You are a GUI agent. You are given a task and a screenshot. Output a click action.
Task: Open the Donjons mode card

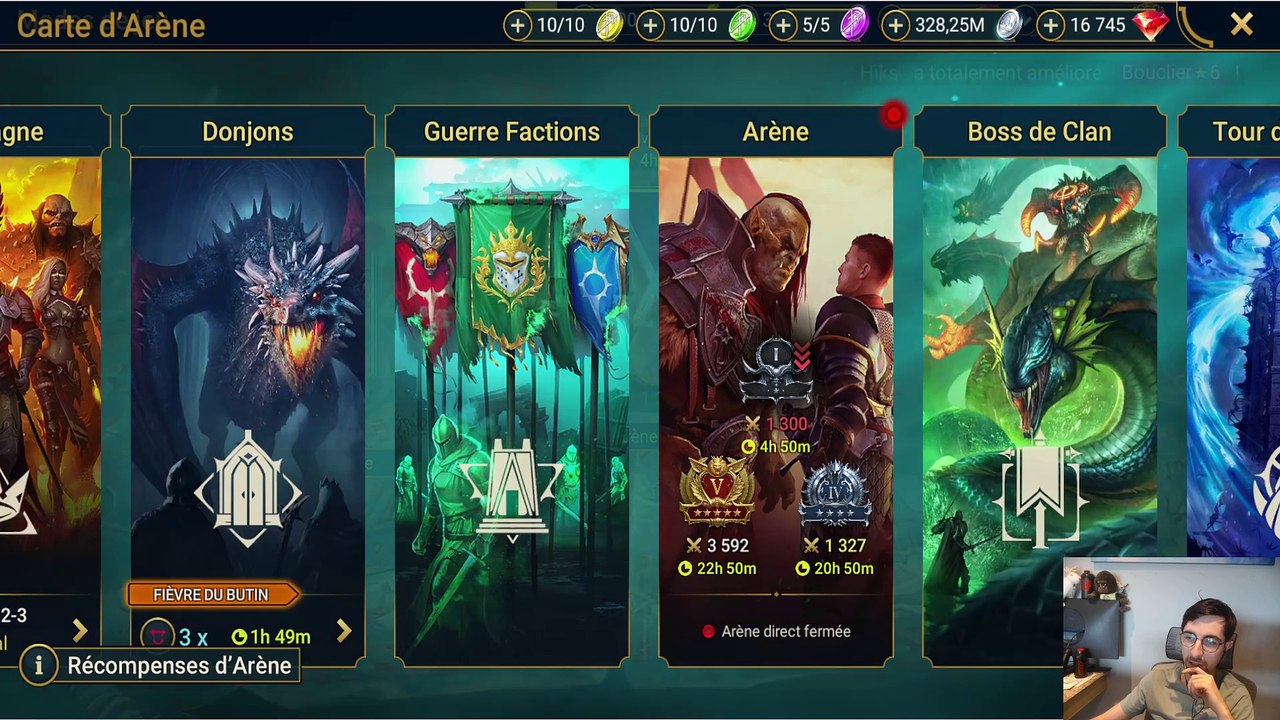(x=247, y=380)
